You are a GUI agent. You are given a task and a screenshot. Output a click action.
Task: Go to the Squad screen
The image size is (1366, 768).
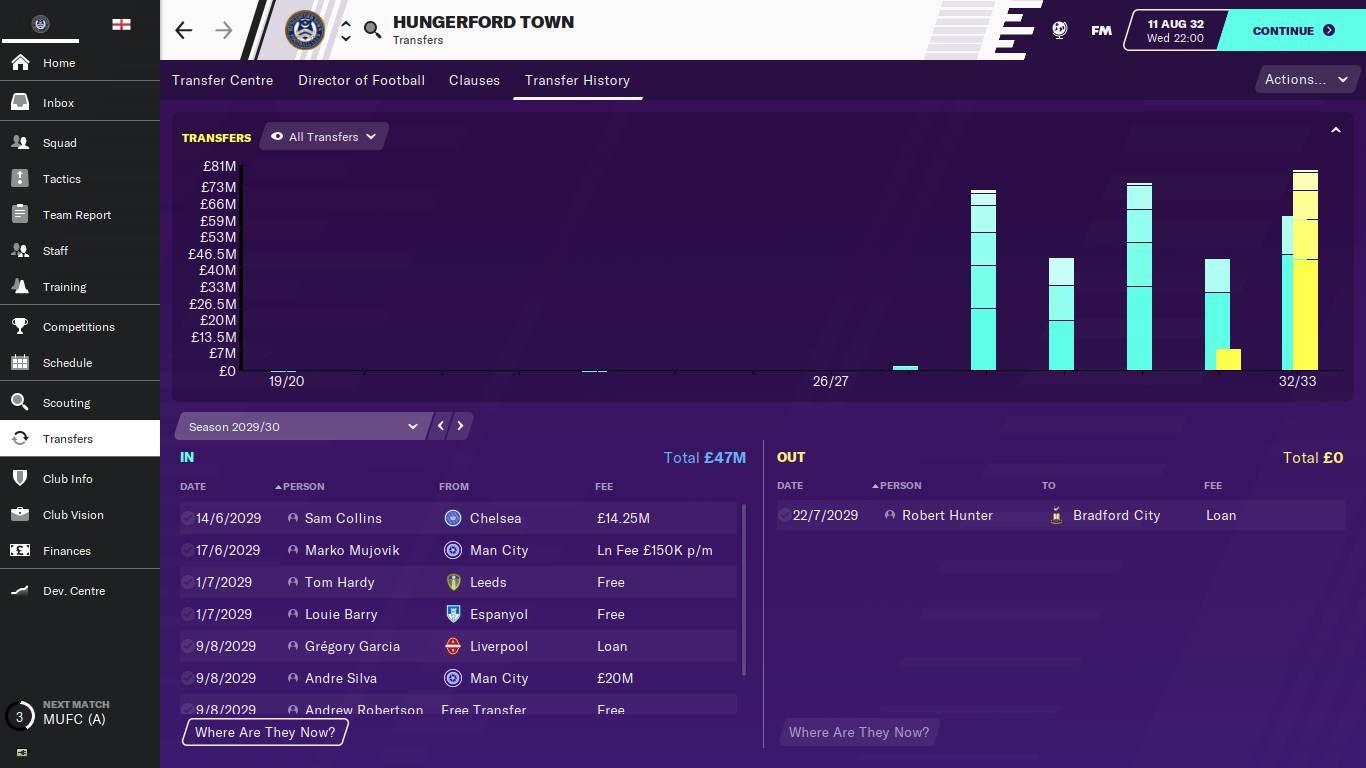tap(59, 143)
